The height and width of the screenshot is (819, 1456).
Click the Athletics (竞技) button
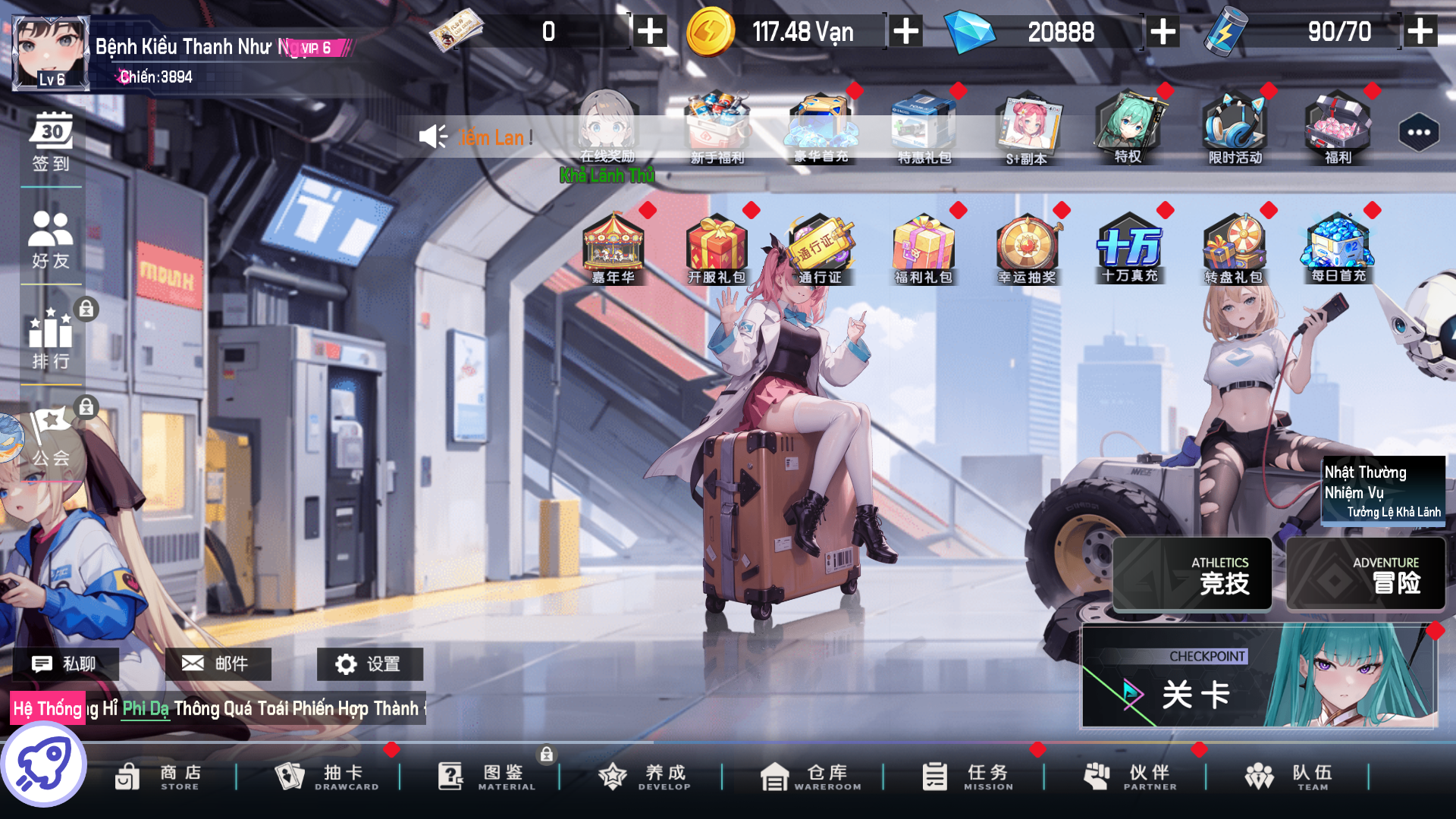point(1192,574)
